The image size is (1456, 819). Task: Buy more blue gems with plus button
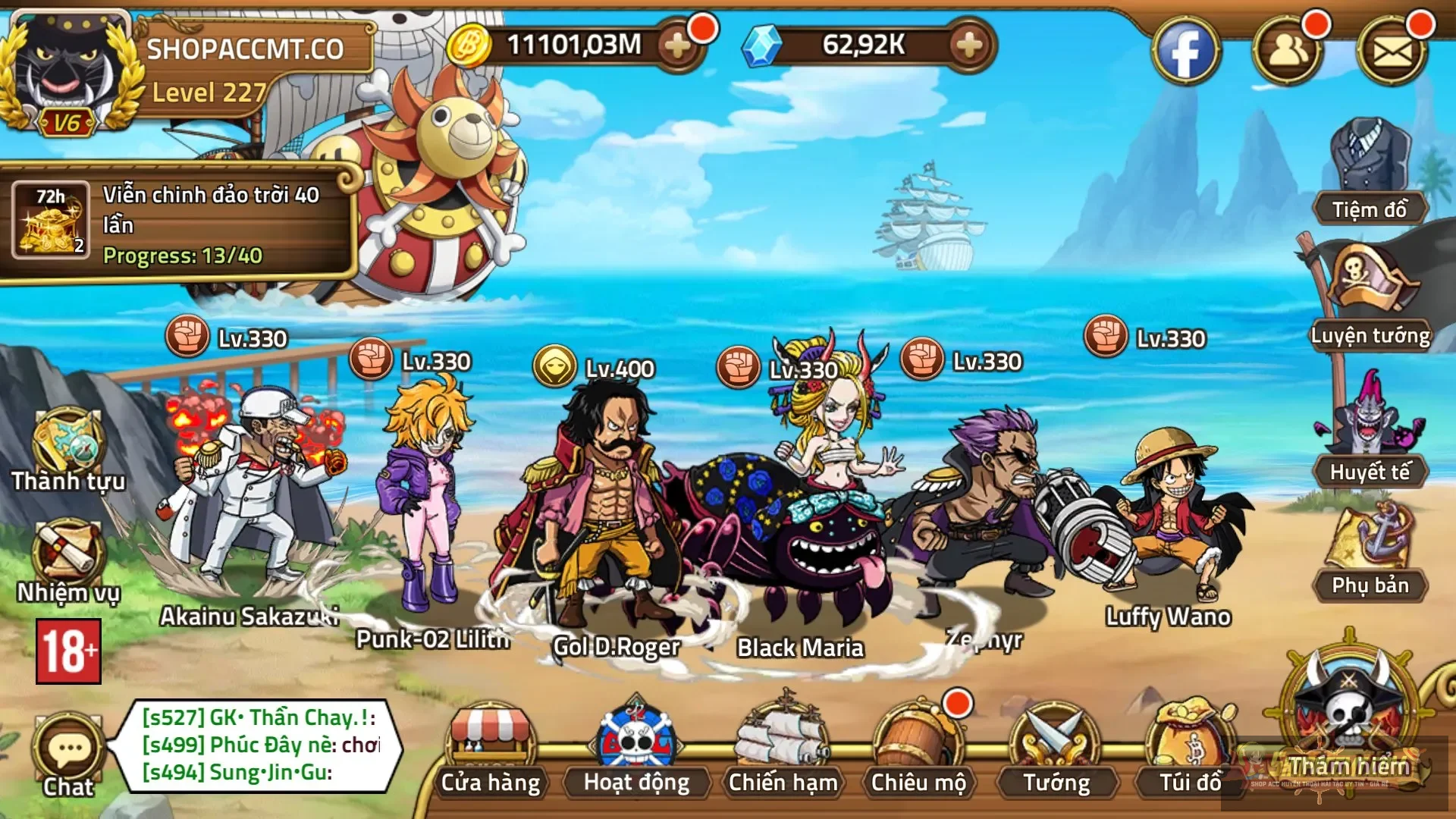(x=969, y=45)
